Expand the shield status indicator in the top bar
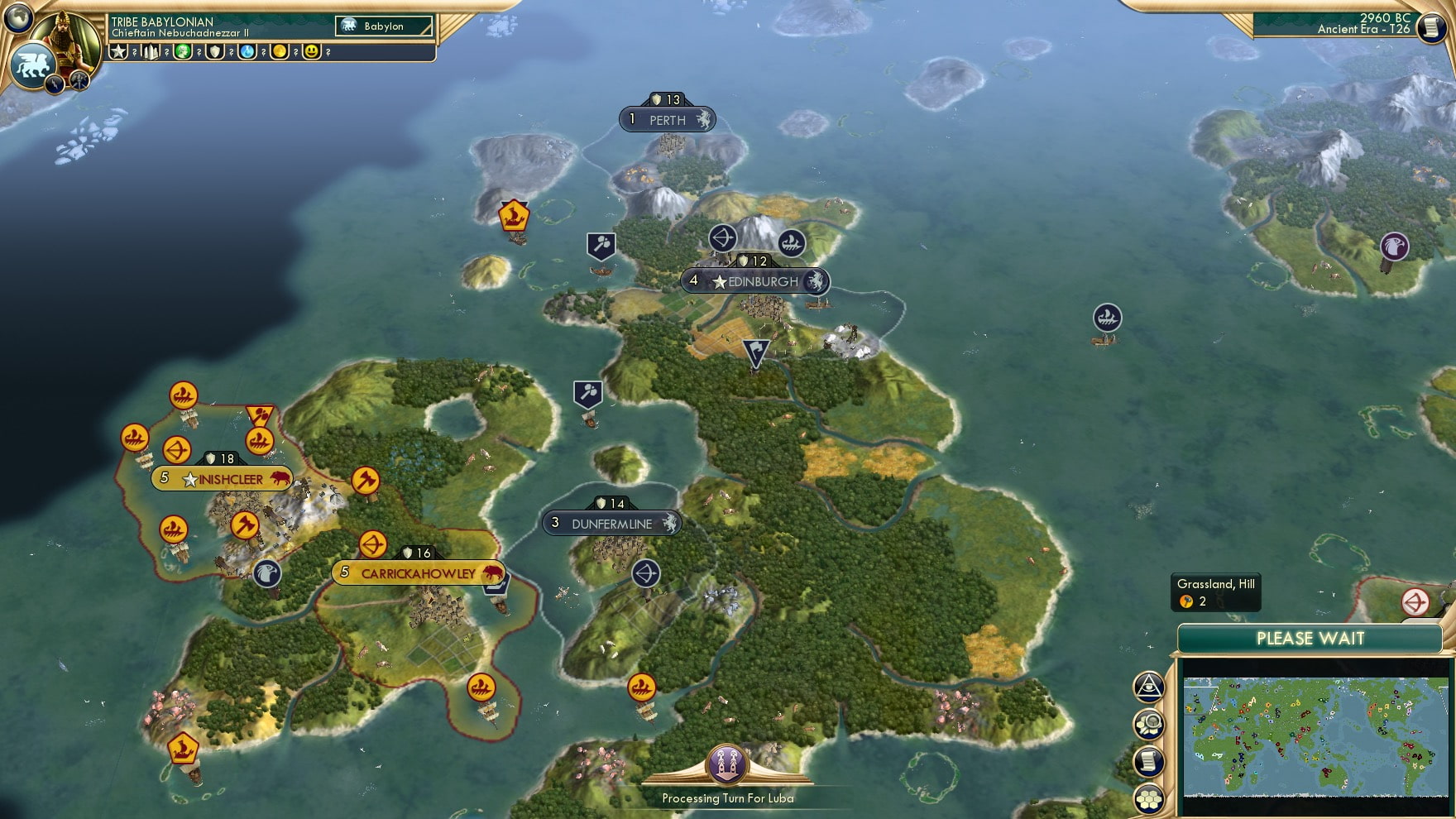Viewport: 1456px width, 819px height. pos(213,54)
